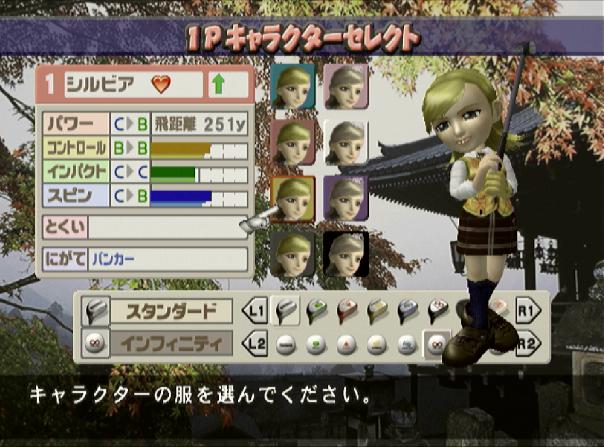The height and width of the screenshot is (447, 604).
Task: Pick the red club head icon
Action: pos(345,311)
